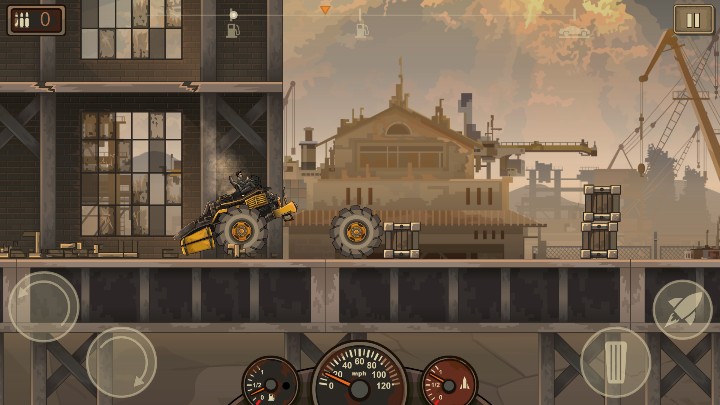Tilt the vehicle forward with the clockwise arrow
The image size is (720, 405).
pos(121,361)
